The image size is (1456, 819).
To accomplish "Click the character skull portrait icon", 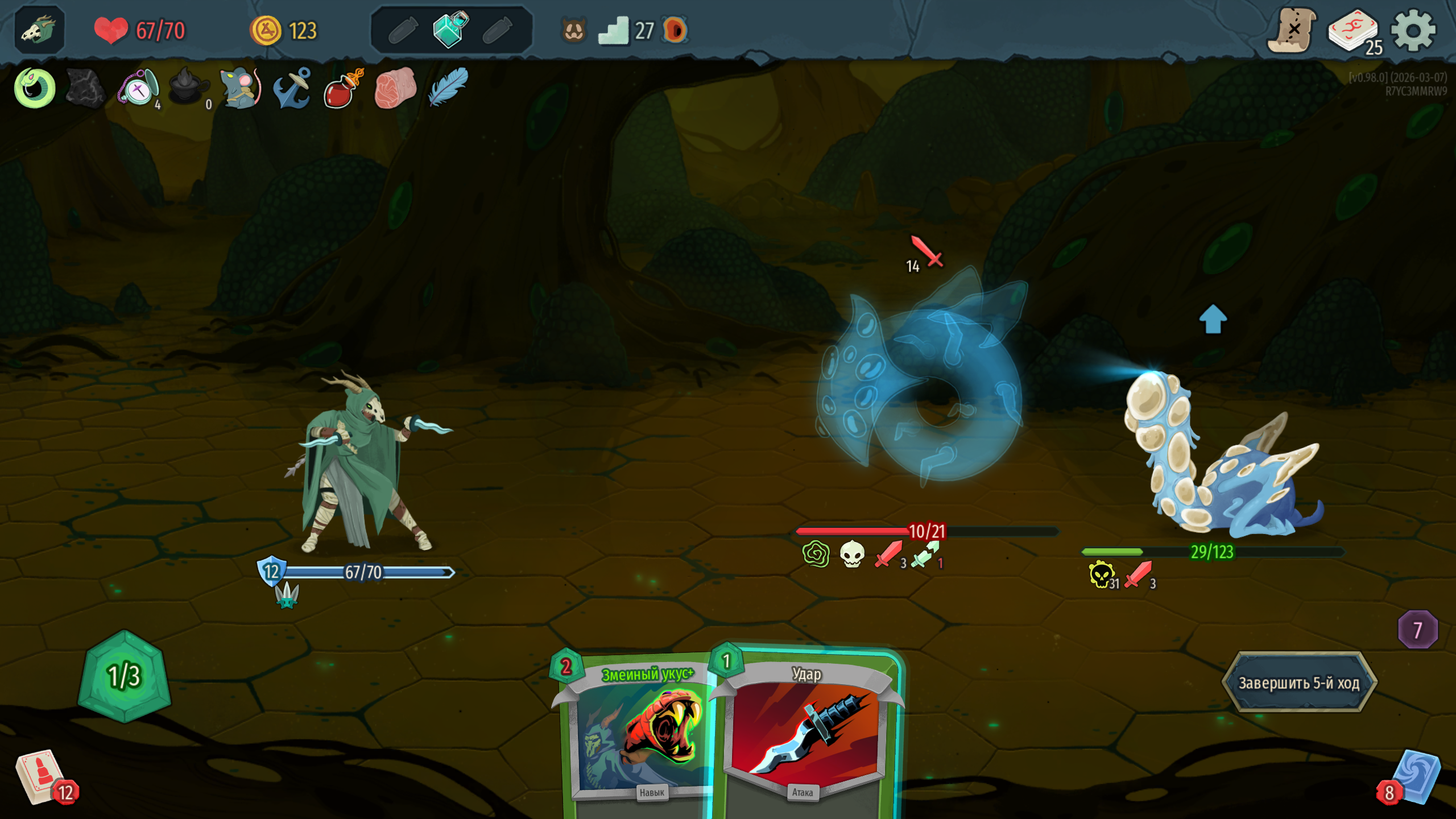I will pos(39,30).
